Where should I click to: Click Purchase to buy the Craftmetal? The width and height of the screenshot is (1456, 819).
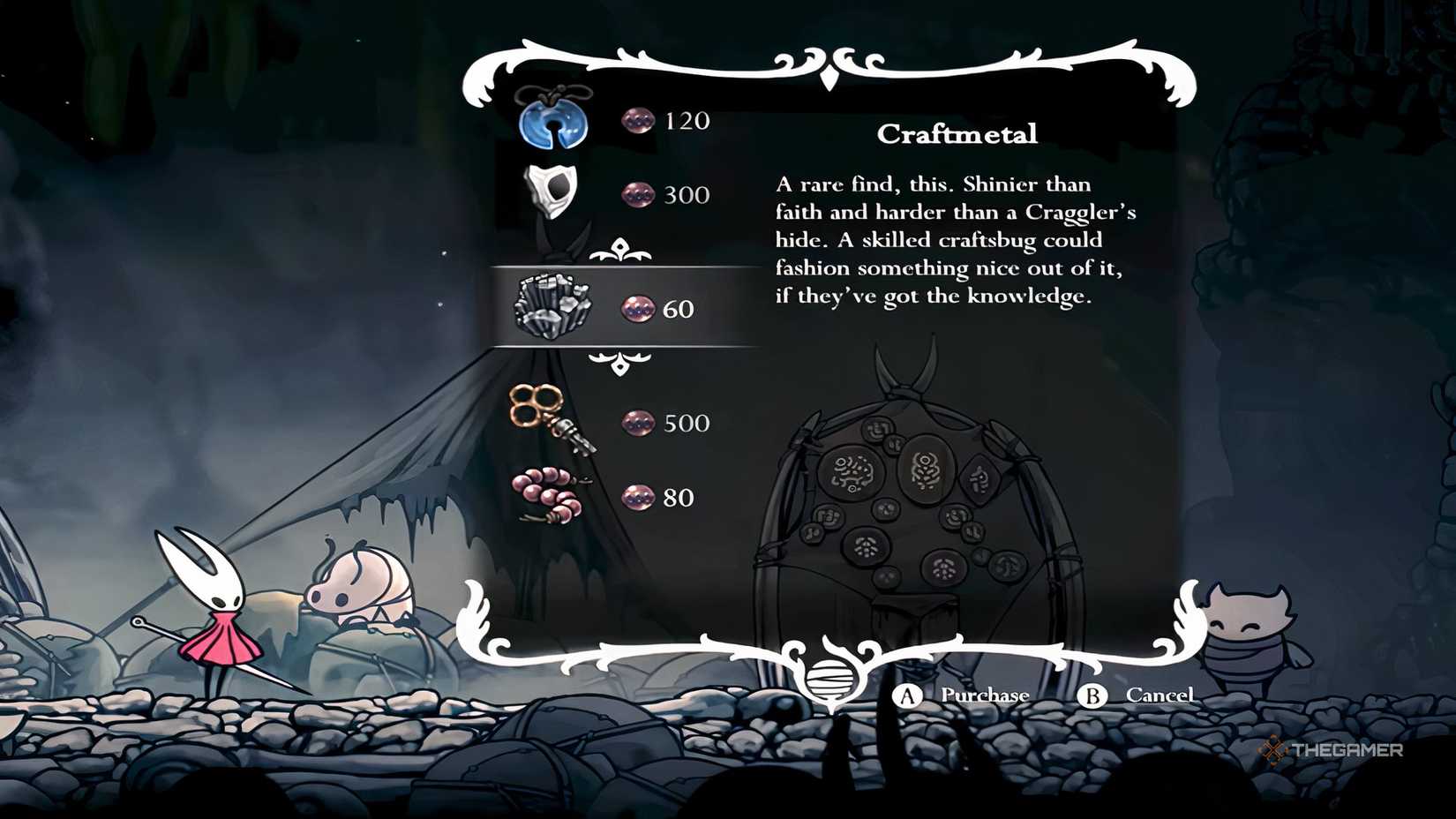pyautogui.click(x=984, y=695)
